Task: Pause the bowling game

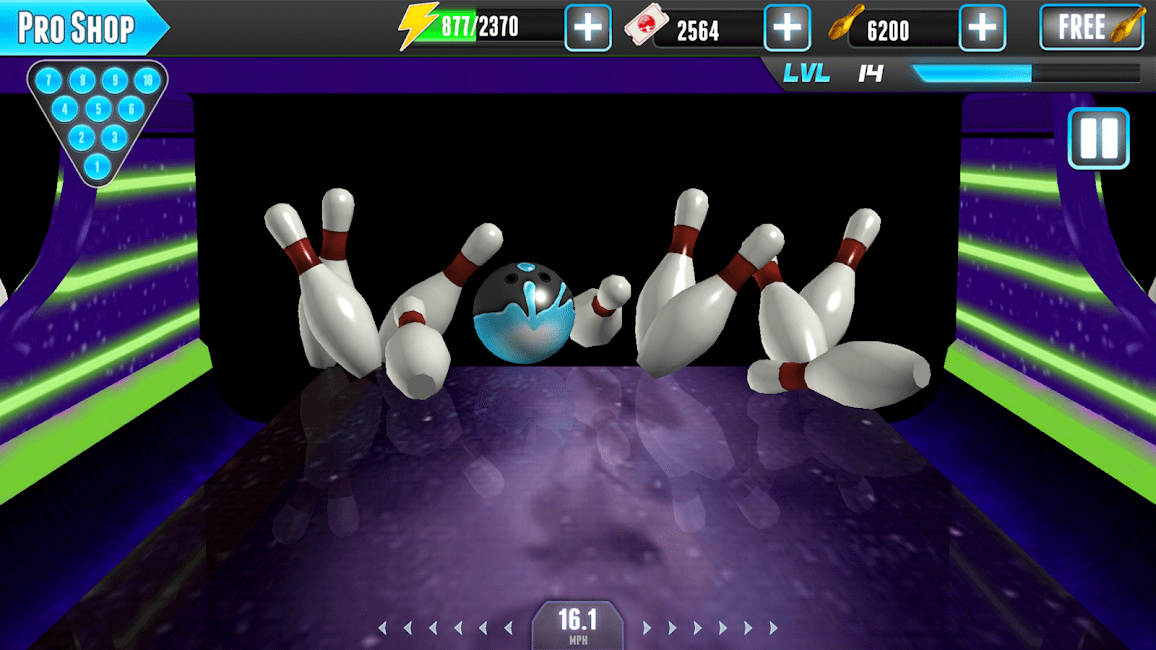Action: (x=1098, y=138)
